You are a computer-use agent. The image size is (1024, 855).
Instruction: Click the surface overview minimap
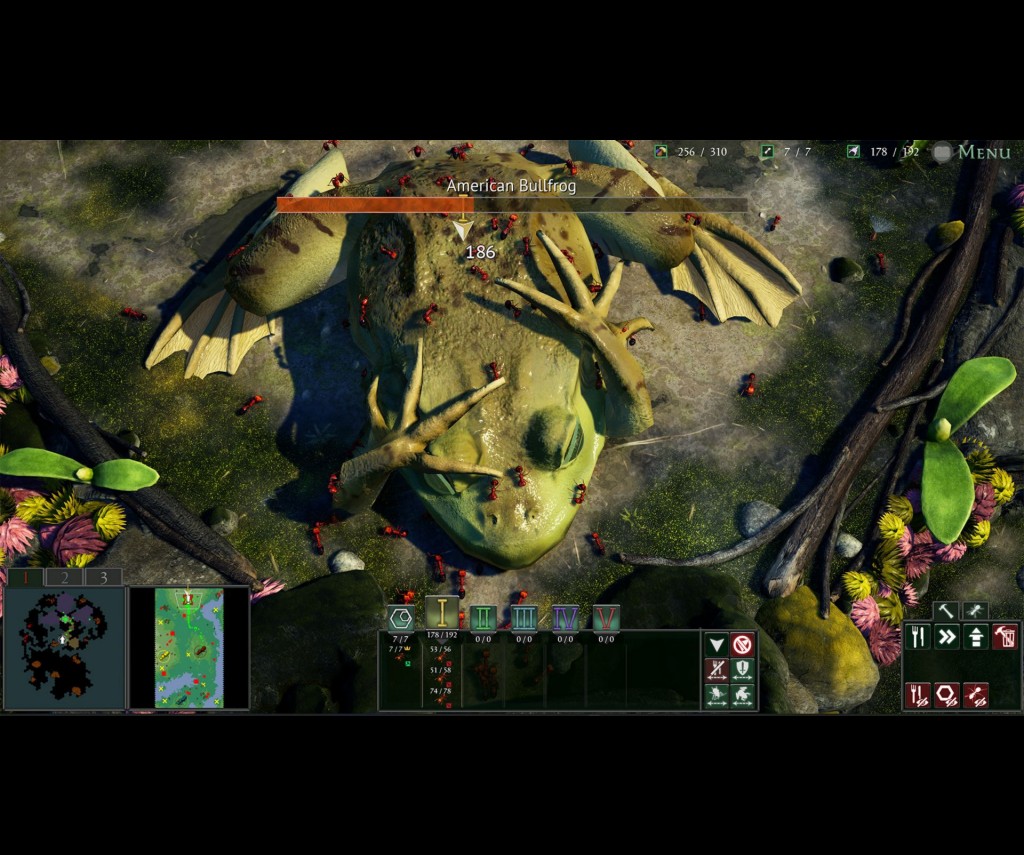coord(189,647)
